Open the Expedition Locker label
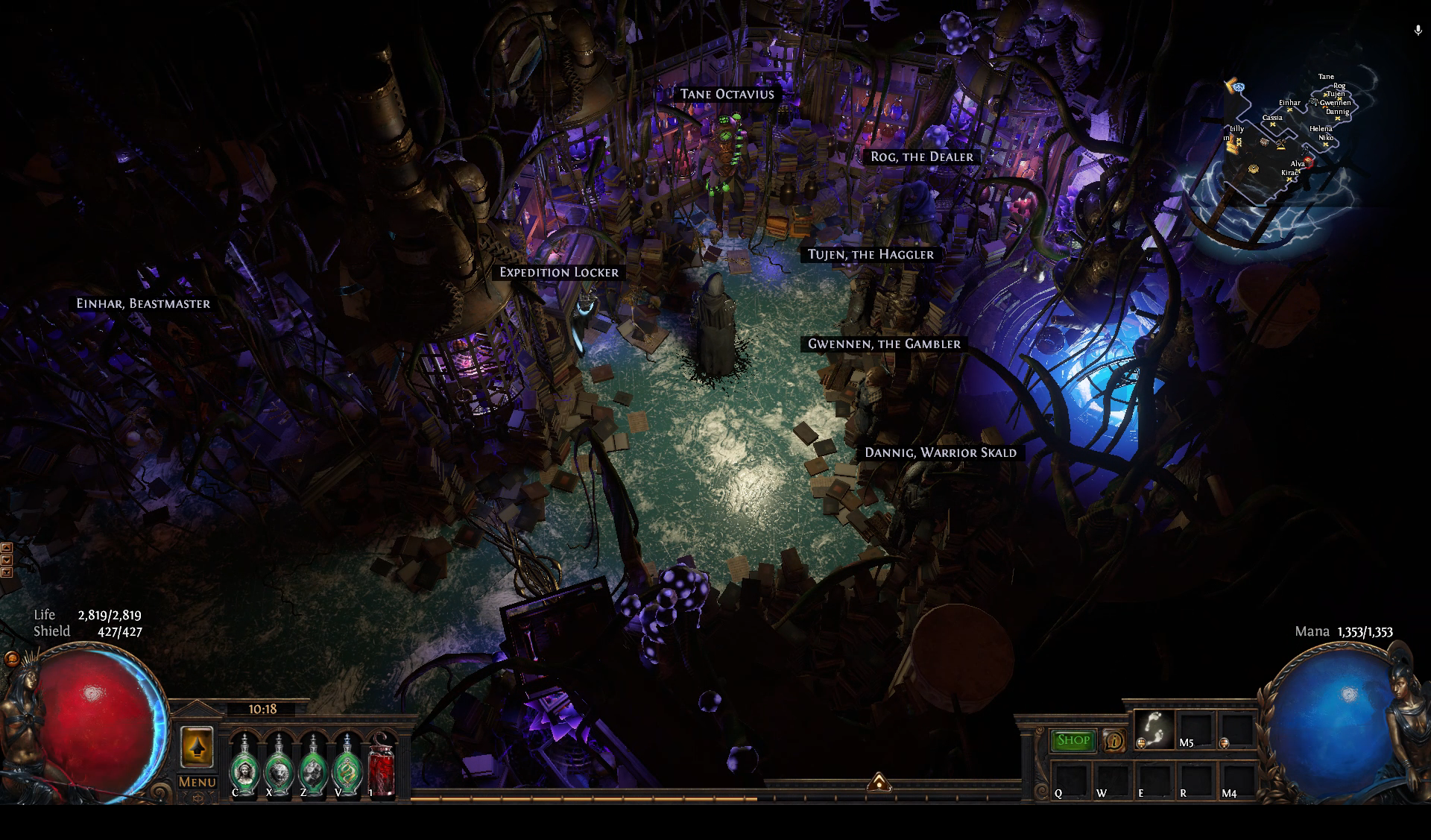Image resolution: width=1431 pixels, height=840 pixels. (x=559, y=272)
